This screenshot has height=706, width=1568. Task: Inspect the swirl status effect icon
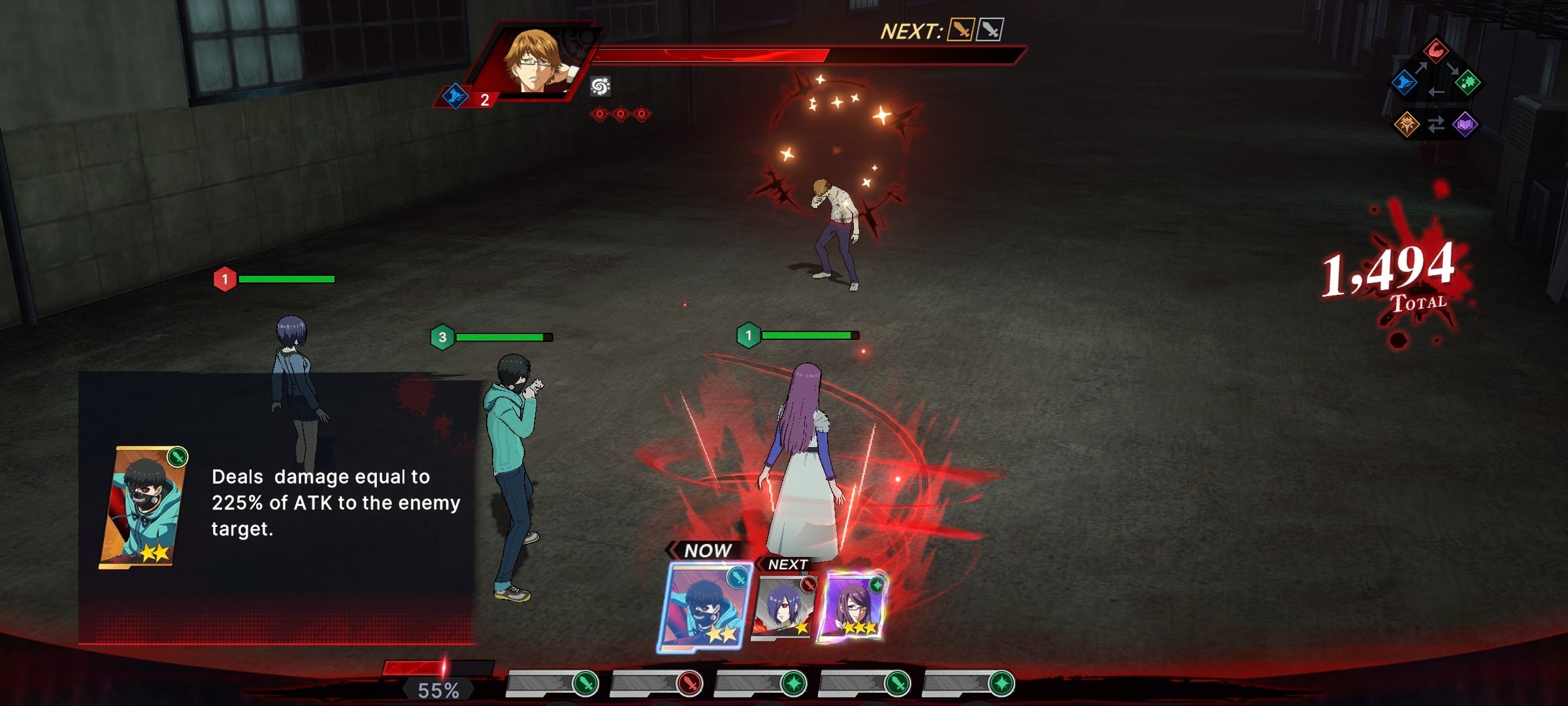tap(600, 86)
